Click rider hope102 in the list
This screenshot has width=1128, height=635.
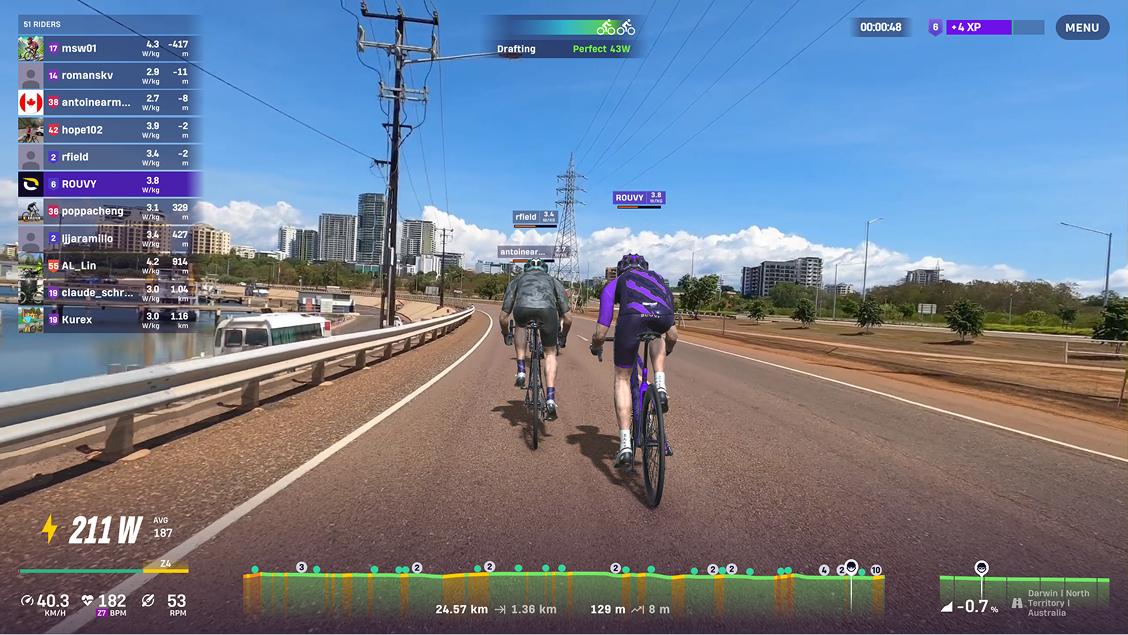109,130
